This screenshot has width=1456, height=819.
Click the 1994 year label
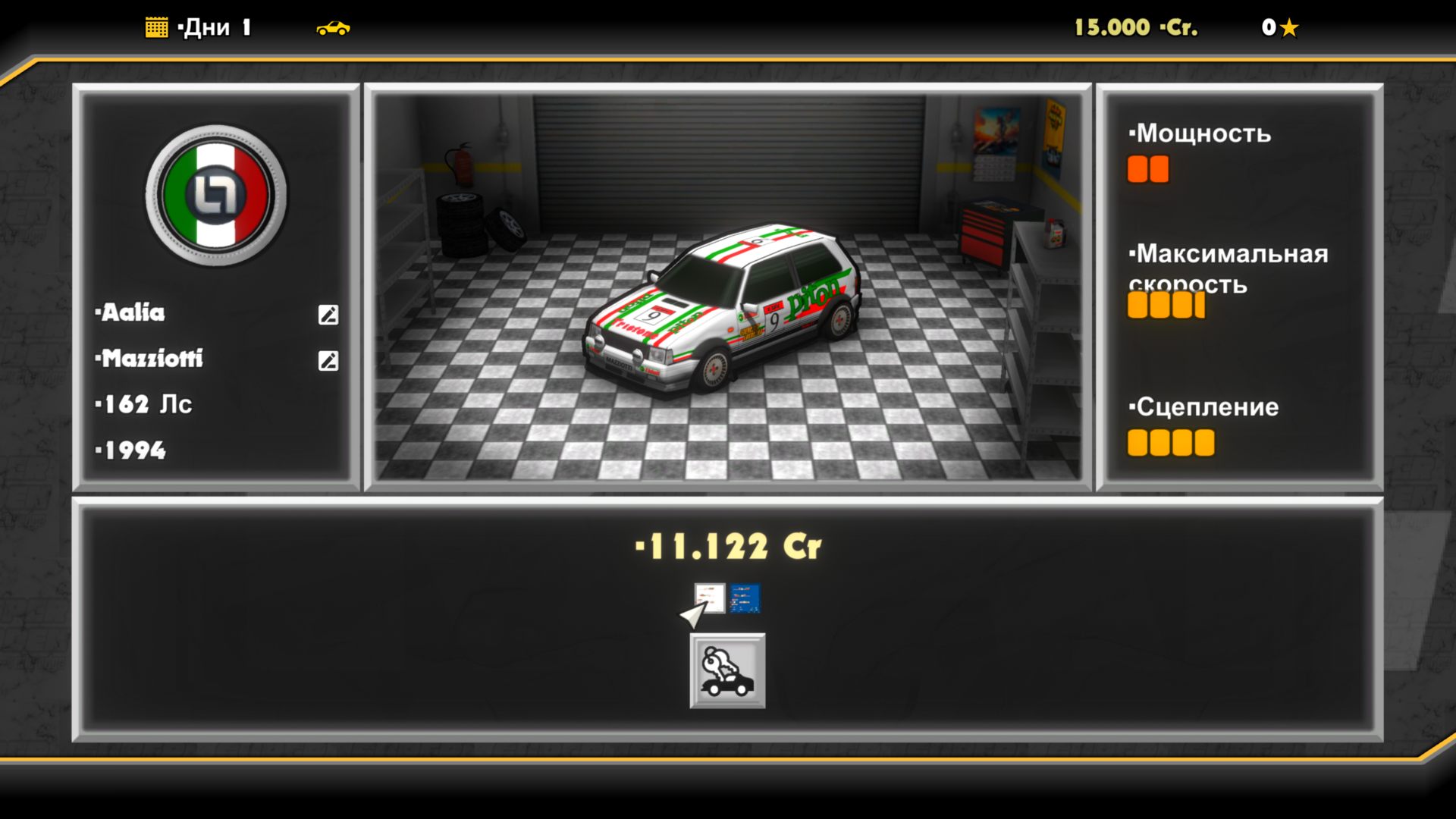point(130,450)
